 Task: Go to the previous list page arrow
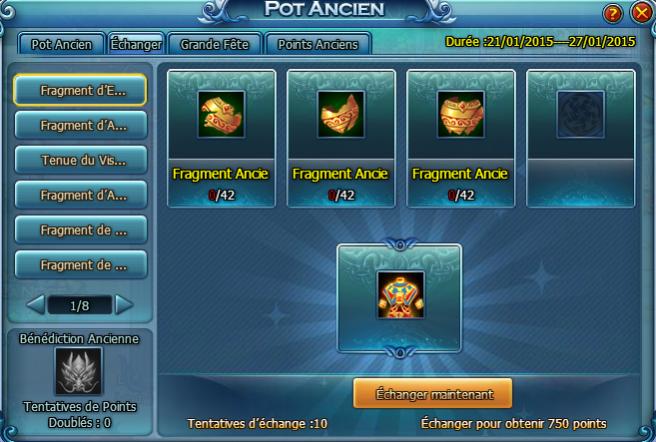pyautogui.click(x=35, y=303)
